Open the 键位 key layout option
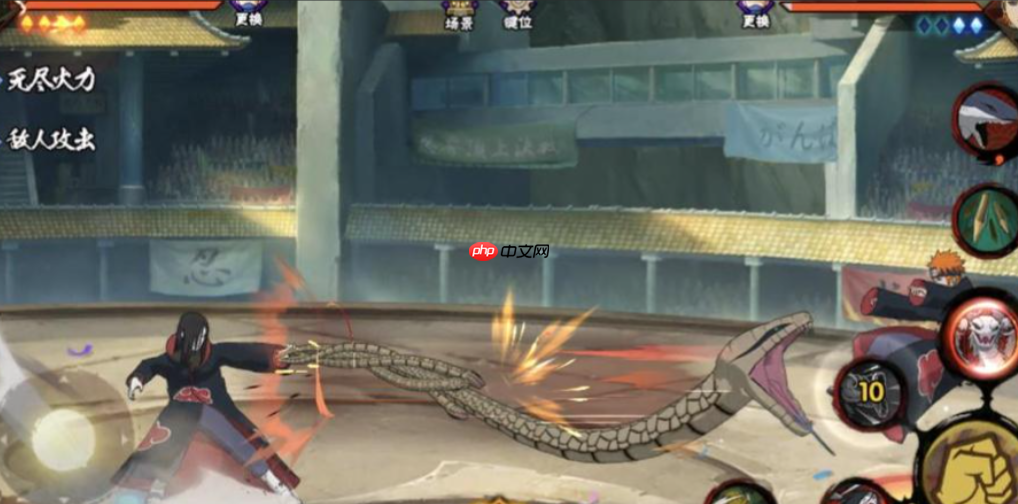Viewport: 1018px width, 504px height. click(x=516, y=14)
